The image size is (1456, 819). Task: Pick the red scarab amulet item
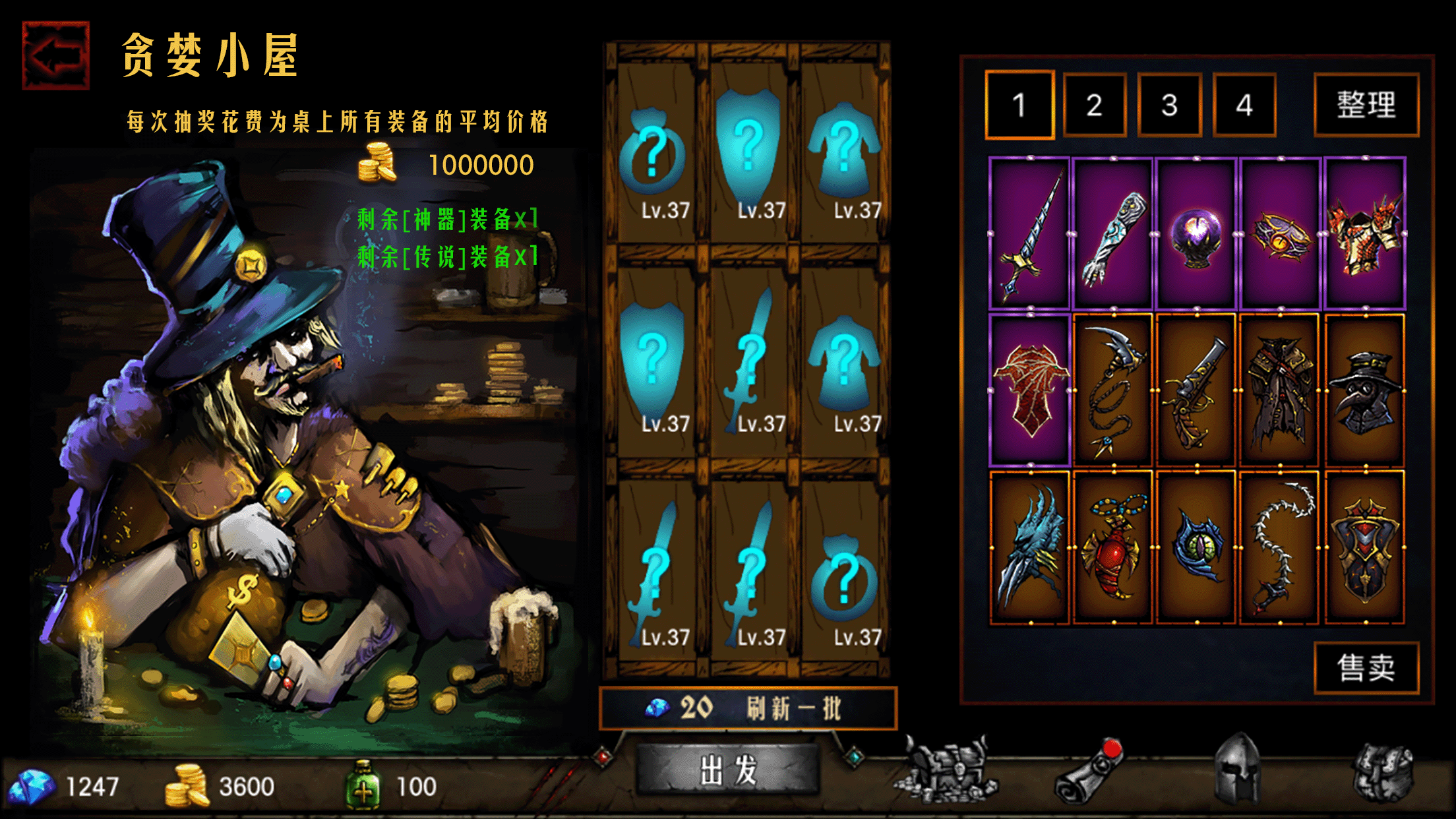coord(1113,547)
